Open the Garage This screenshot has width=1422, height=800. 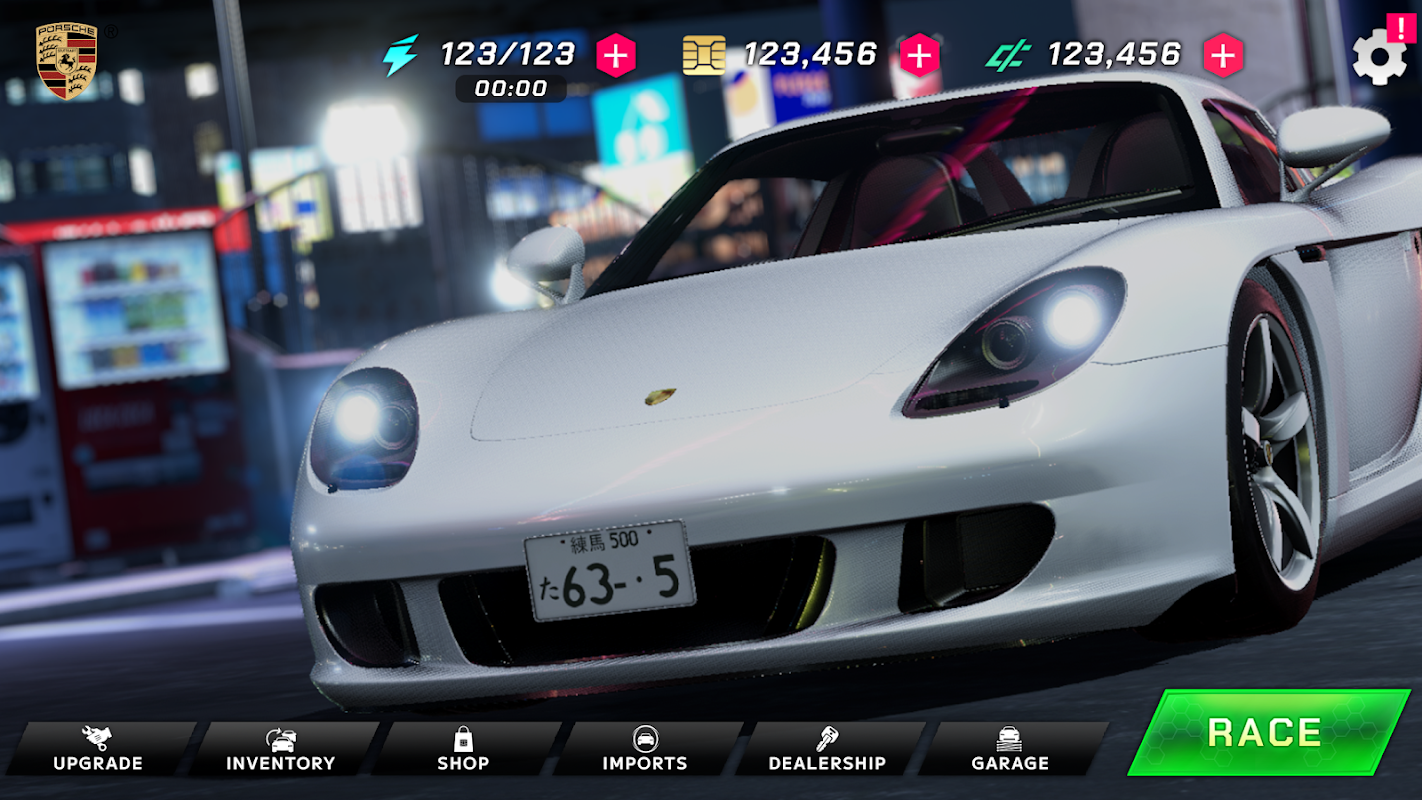coord(1010,750)
